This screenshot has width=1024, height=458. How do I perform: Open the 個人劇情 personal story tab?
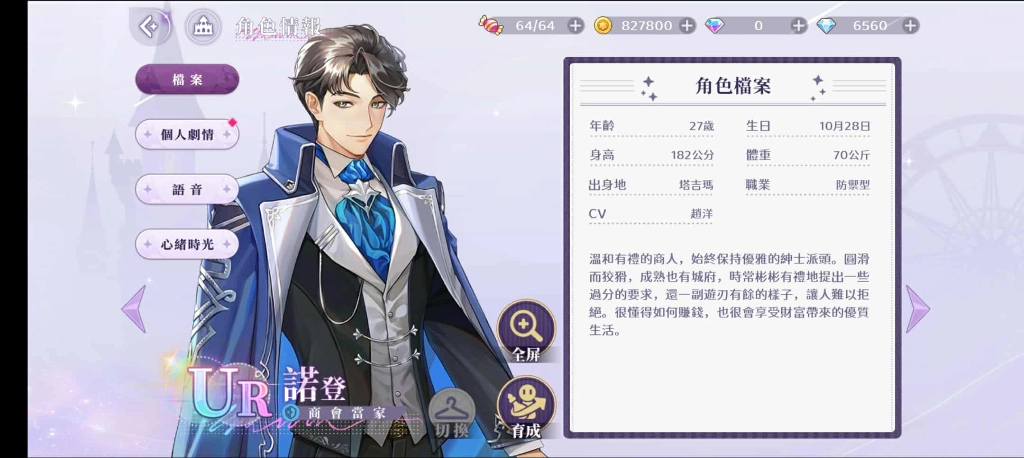(187, 134)
